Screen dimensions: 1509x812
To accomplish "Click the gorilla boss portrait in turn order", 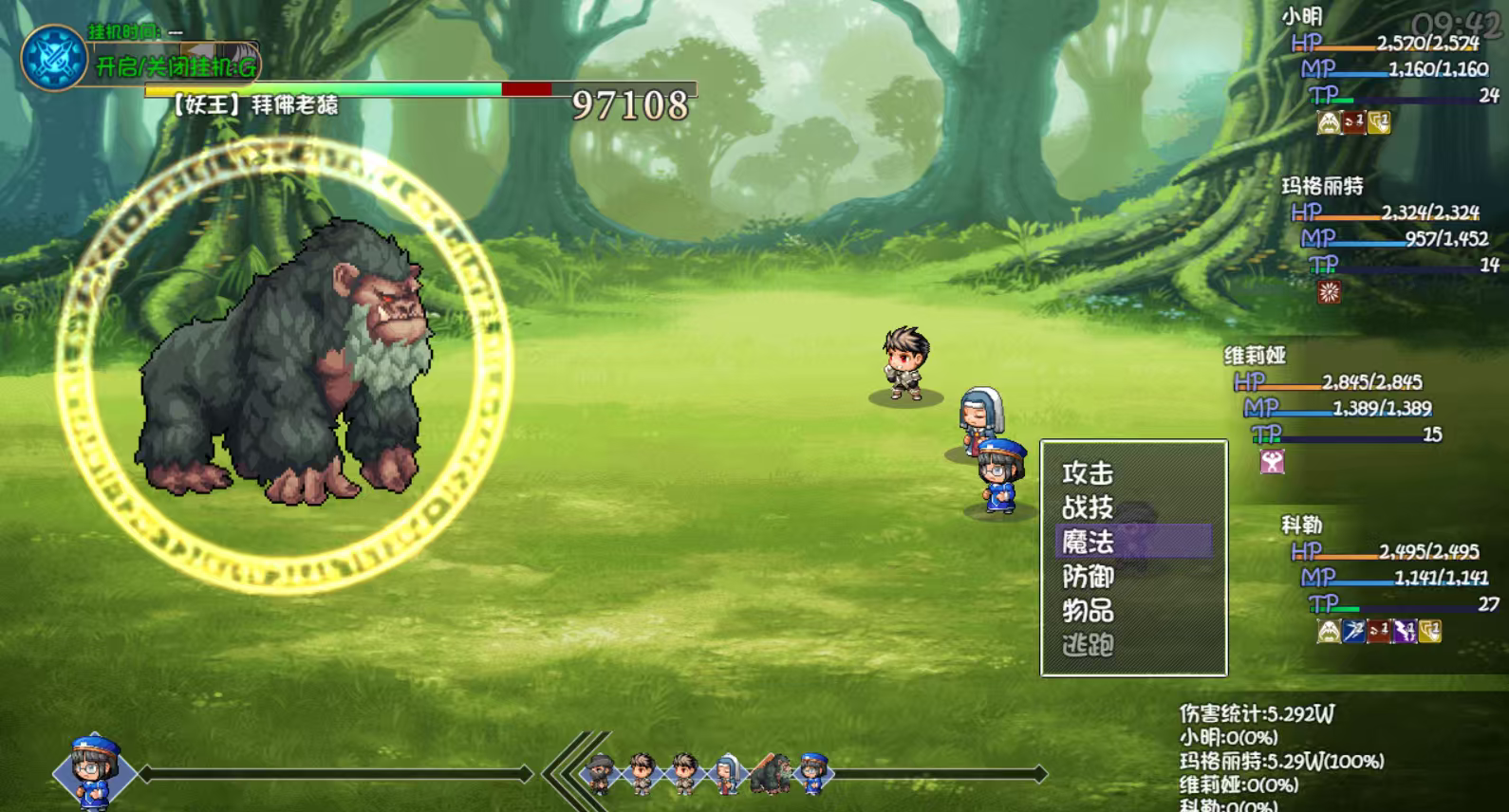I will tap(770, 773).
